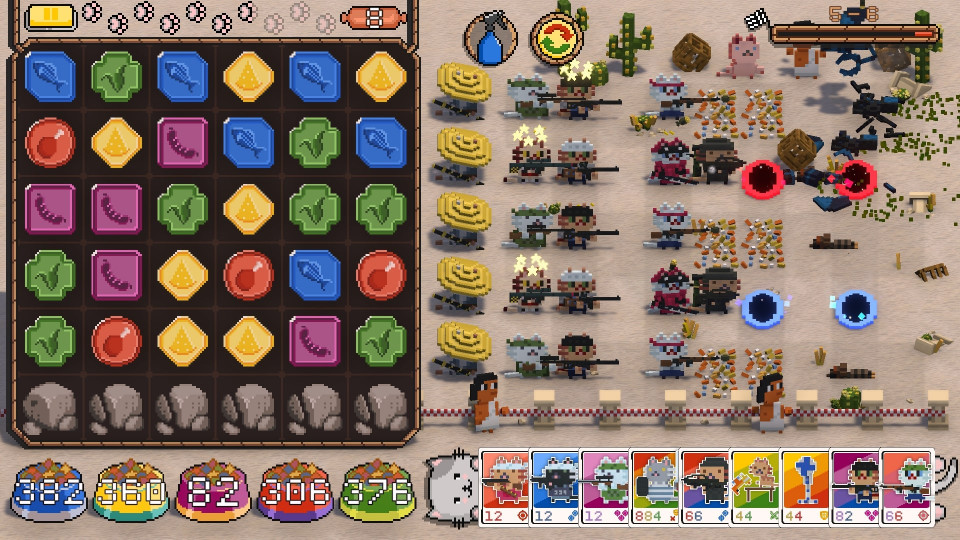This screenshot has height=540, width=960.
Task: Click the red-green circular arrows swap icon
Action: point(555,40)
